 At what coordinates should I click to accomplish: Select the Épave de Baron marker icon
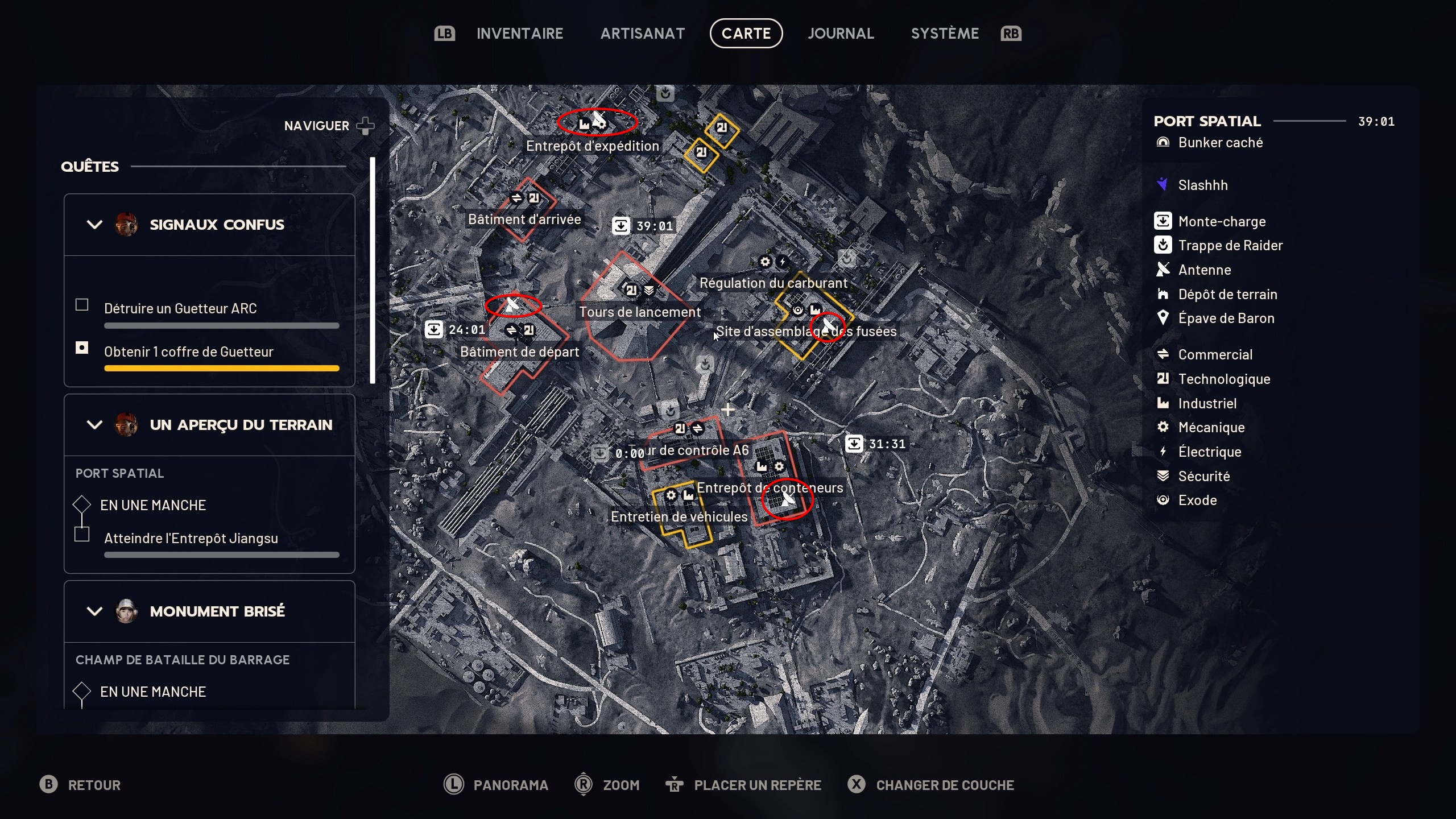1164,318
